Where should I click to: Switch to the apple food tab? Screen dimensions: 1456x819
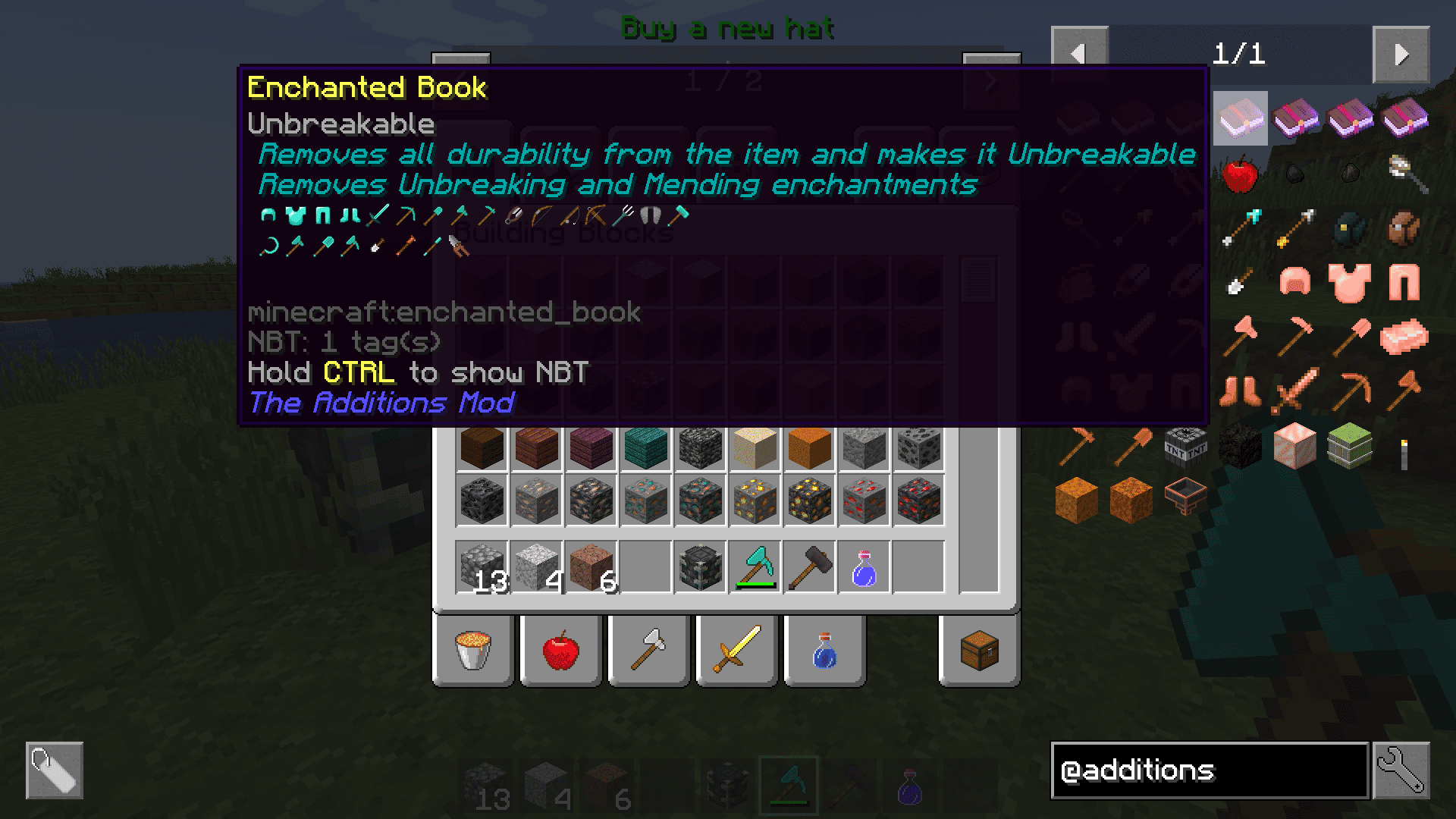click(561, 651)
